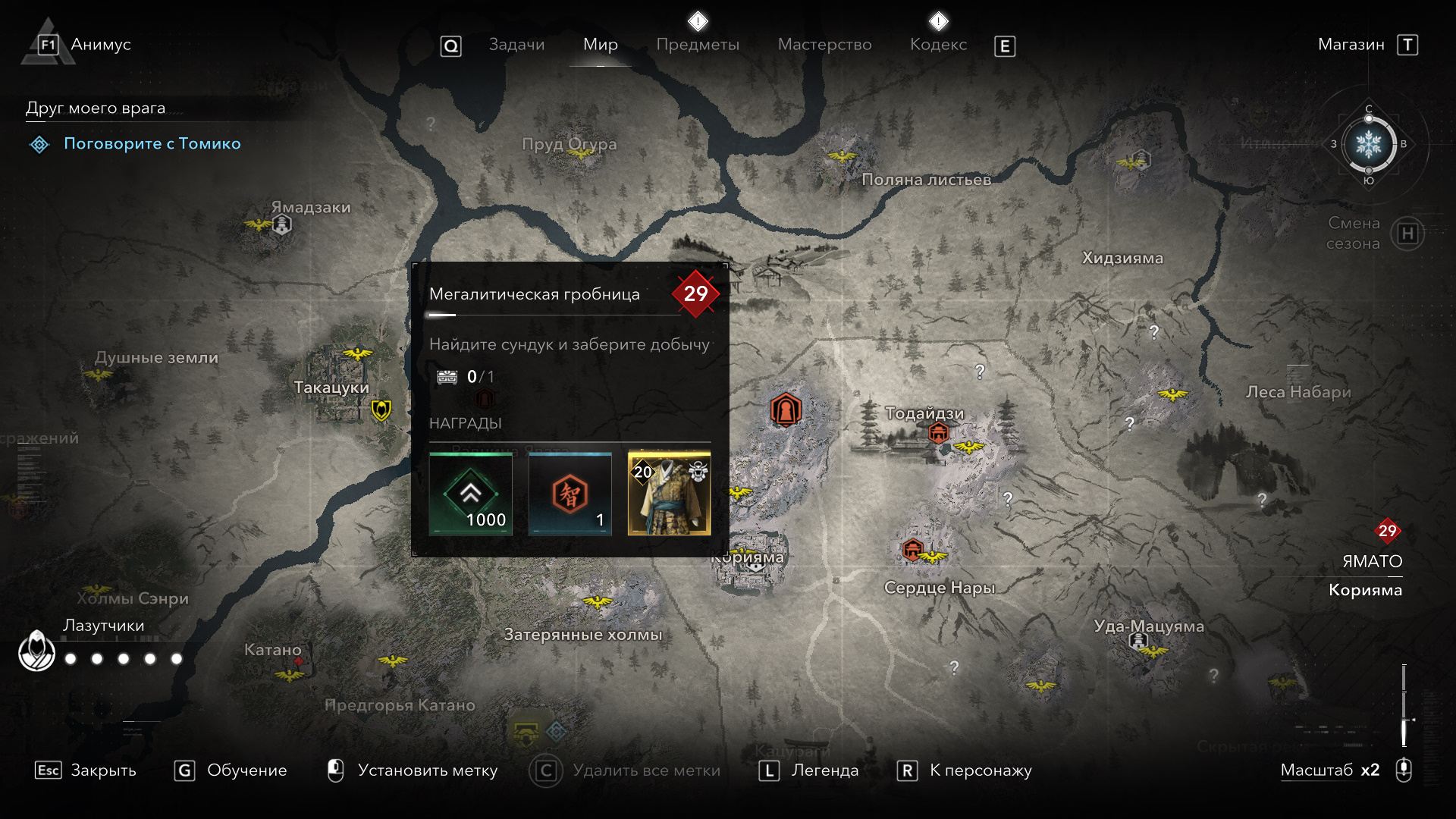Image resolution: width=1456 pixels, height=819 pixels.
Task: Inspect the level 20 armor reward
Action: coord(669,494)
